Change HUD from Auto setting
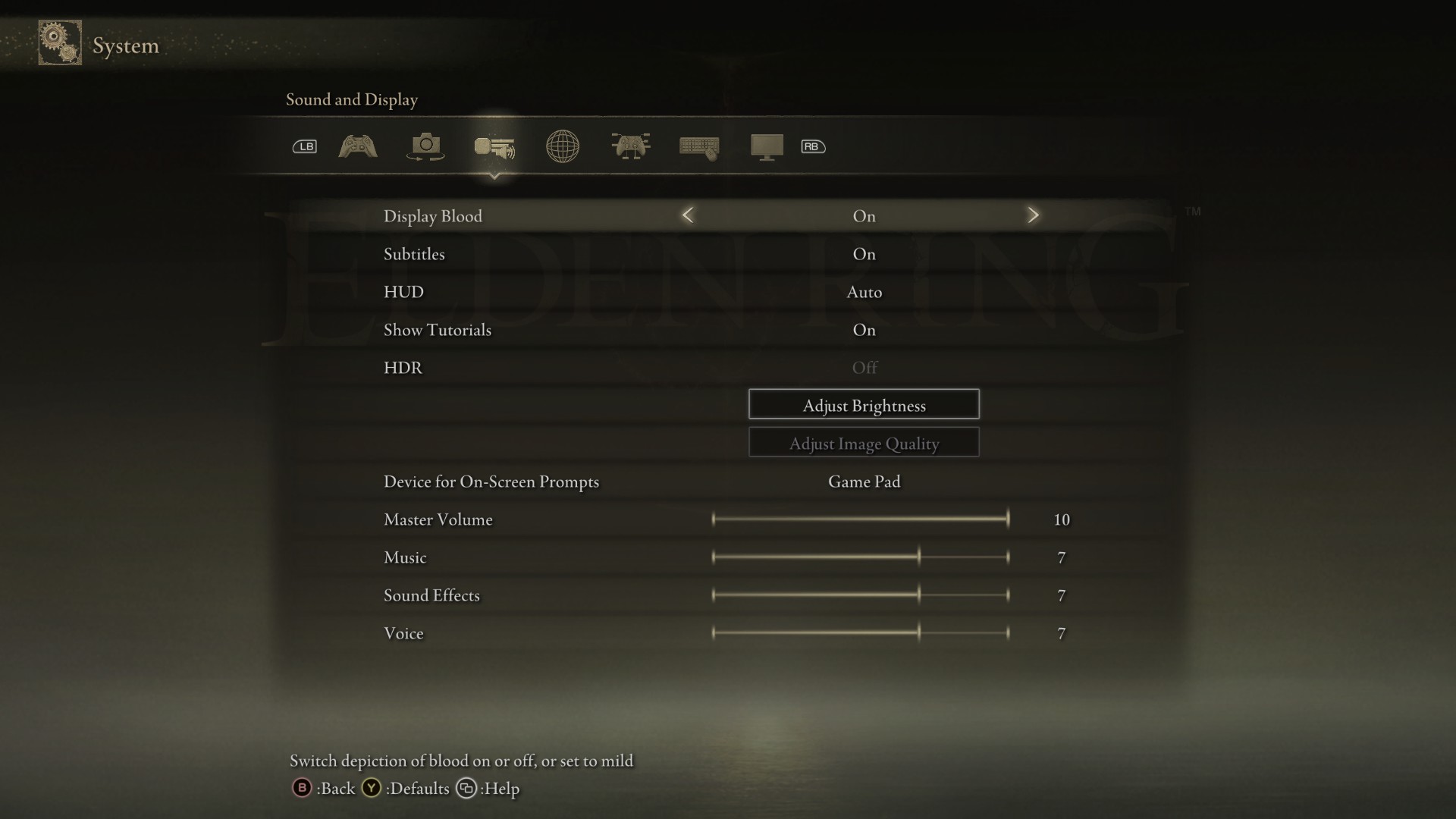 coord(864,292)
